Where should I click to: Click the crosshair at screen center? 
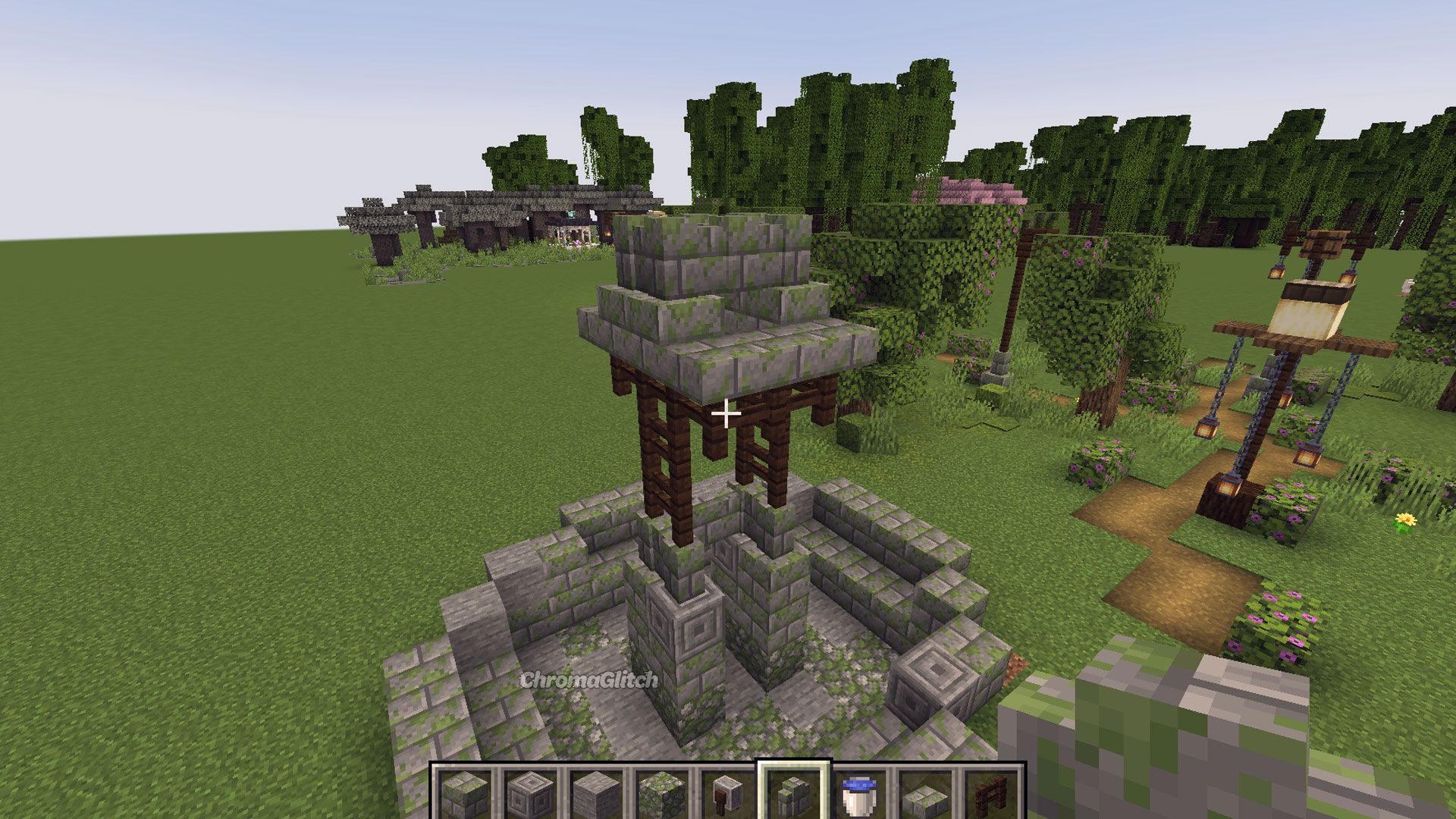tap(726, 414)
